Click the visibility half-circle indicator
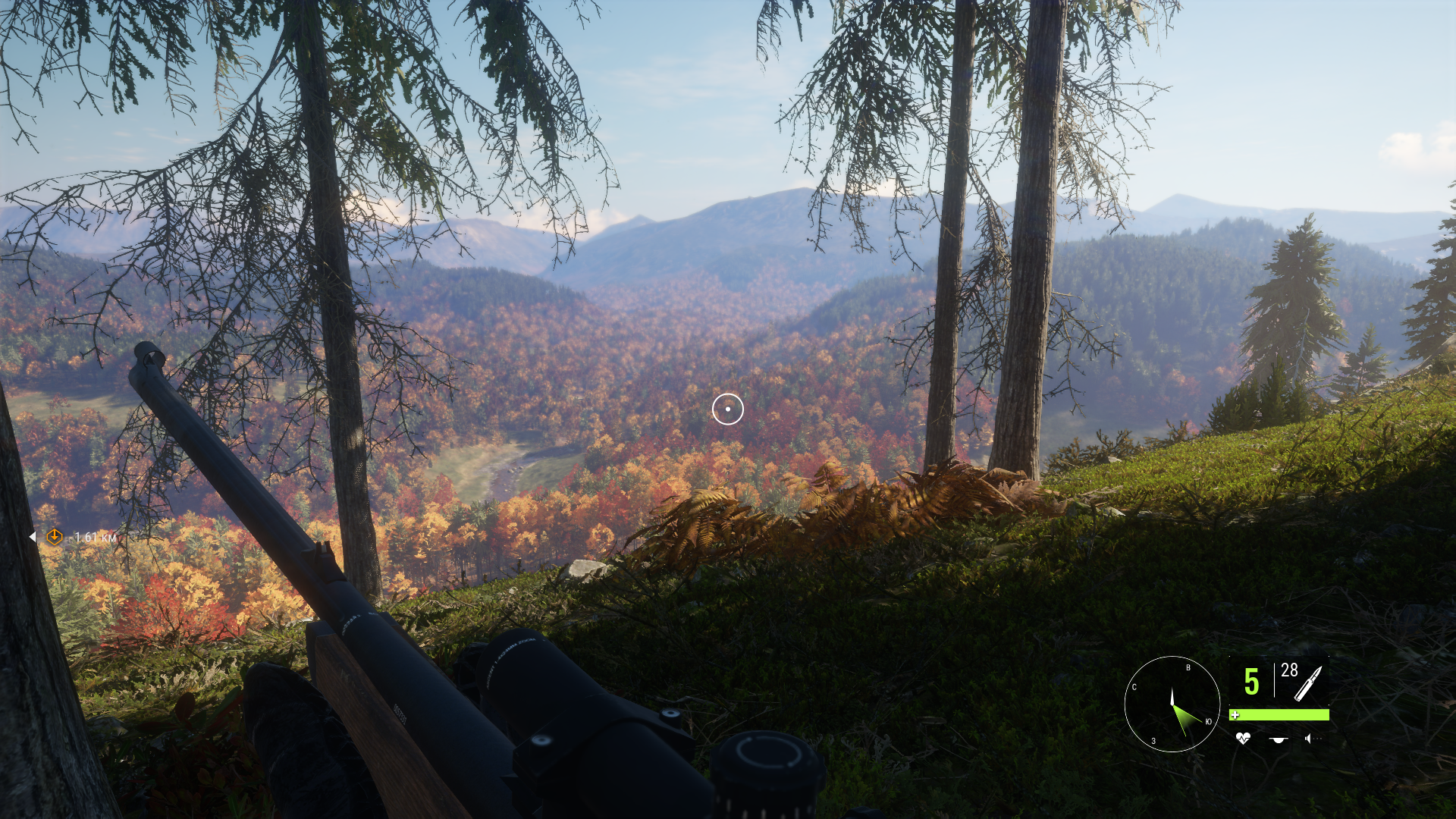The width and height of the screenshot is (1456, 819). tap(1279, 739)
